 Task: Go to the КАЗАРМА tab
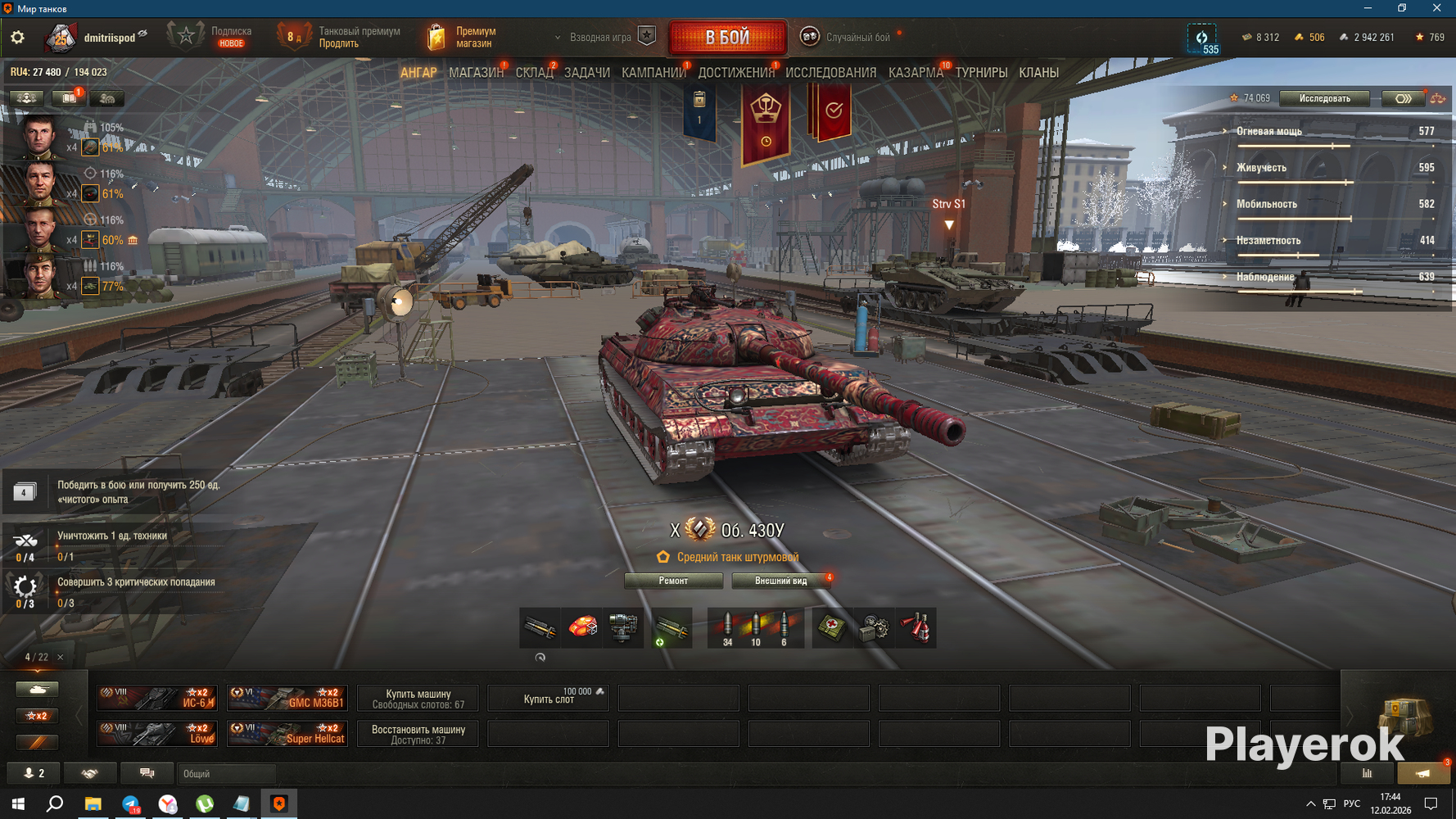click(x=915, y=73)
